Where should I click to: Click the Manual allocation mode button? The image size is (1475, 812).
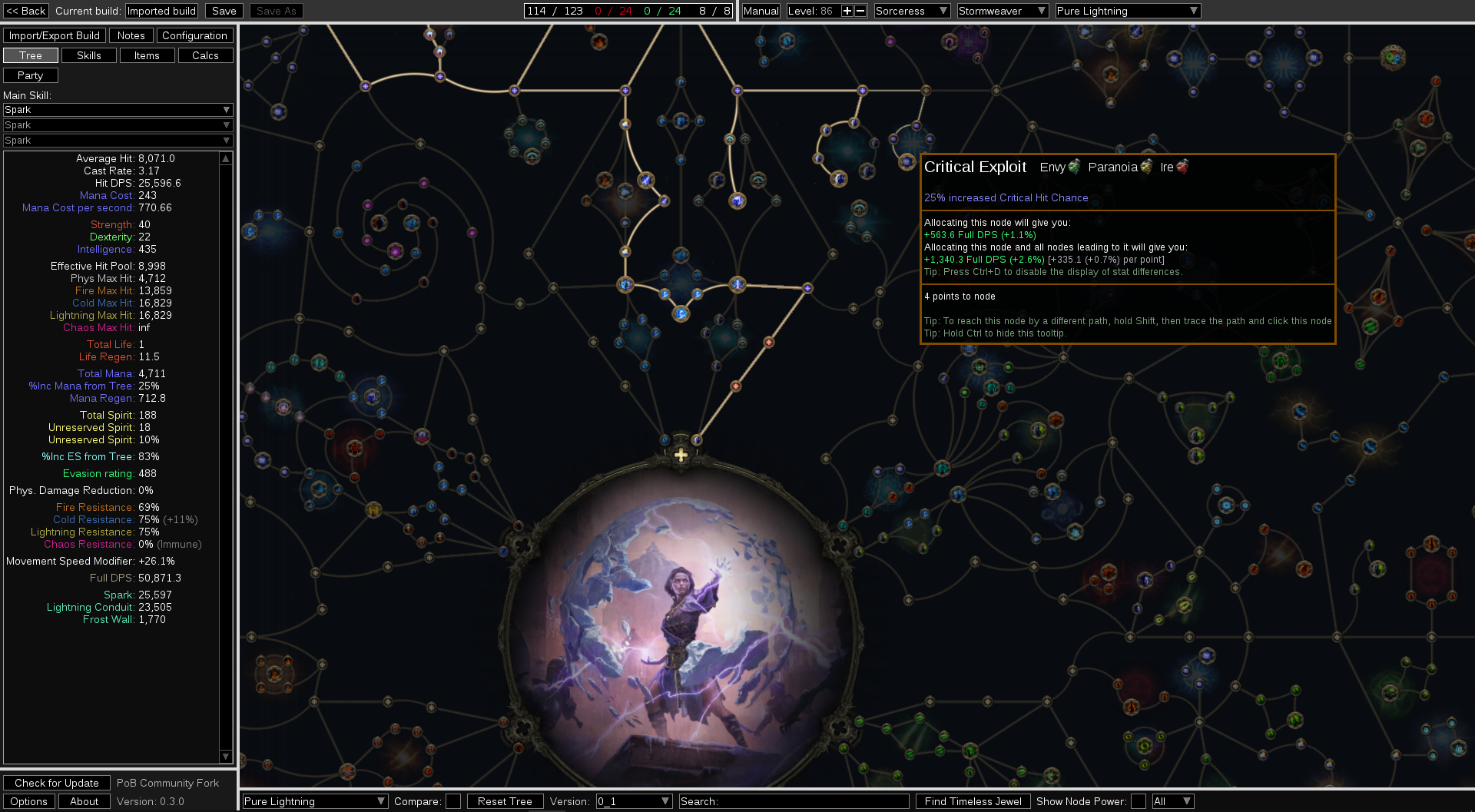tap(761, 10)
